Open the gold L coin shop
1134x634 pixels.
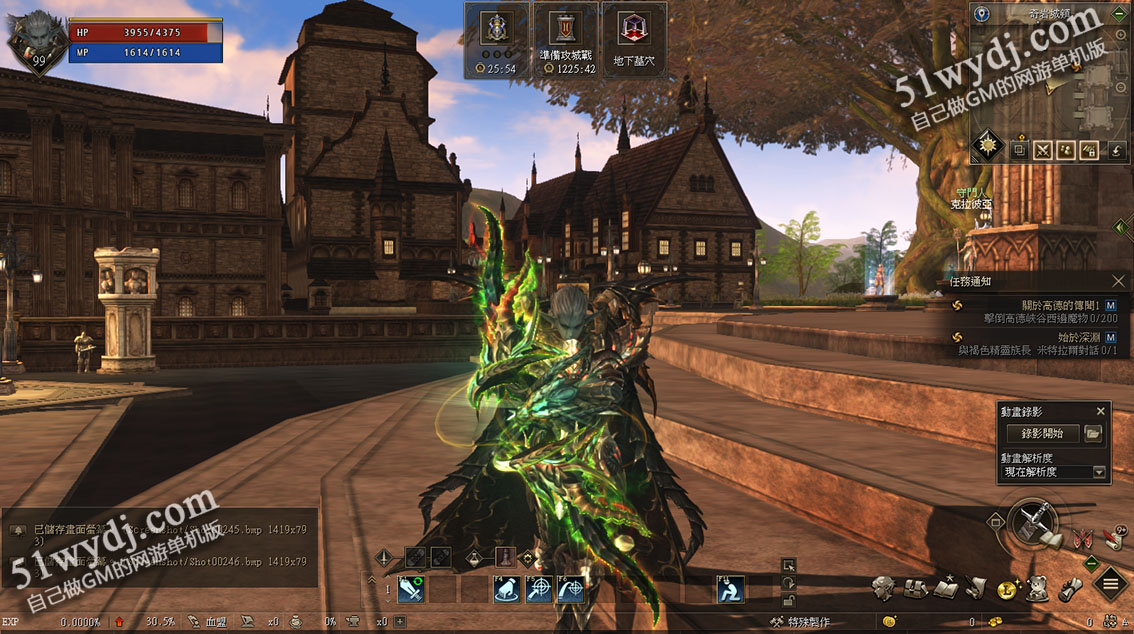1006,588
